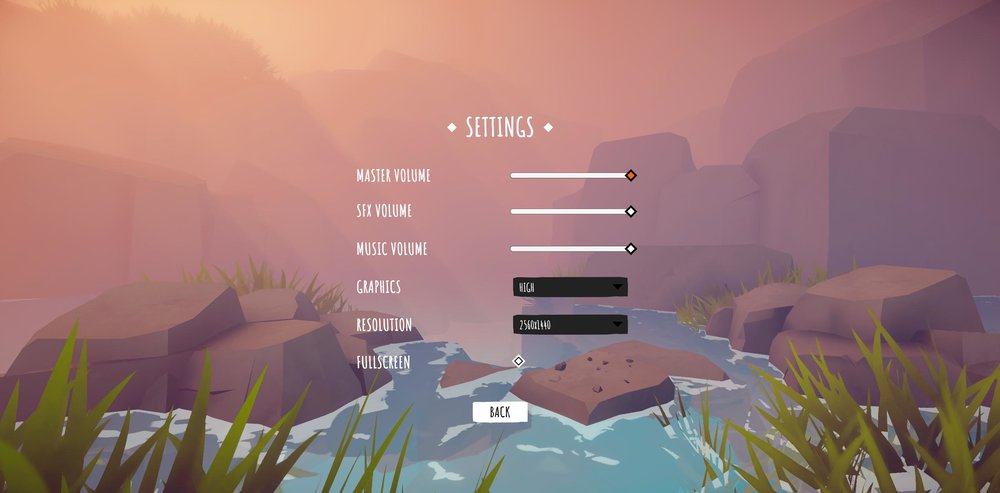Click the Music Volume slider track
The width and height of the screenshot is (1000, 493).
point(570,248)
